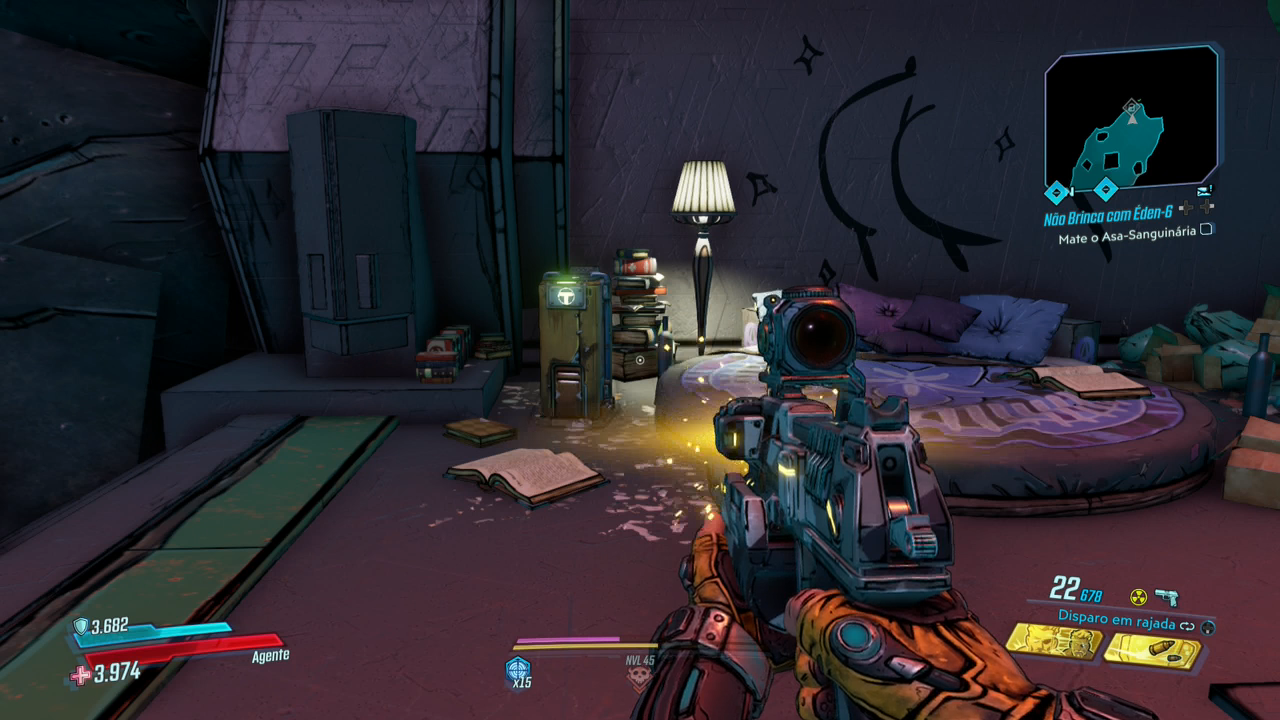Screen dimensions: 1280x720
Task: Tick the Mate o Asa-Sanguinária objective checkbox
Action: tap(1207, 230)
